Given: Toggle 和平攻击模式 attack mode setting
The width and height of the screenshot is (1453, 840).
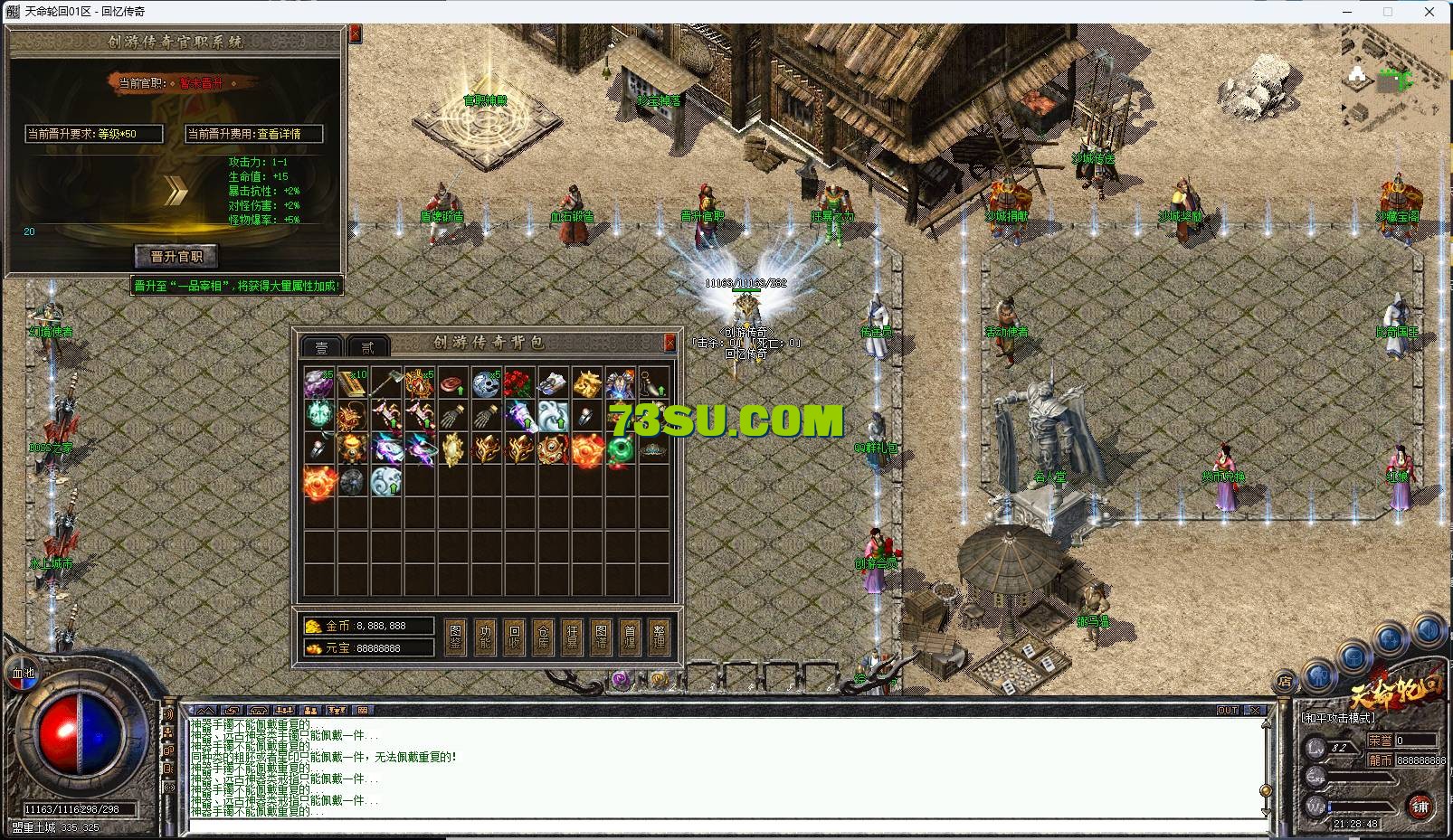Looking at the screenshot, I should tap(1338, 718).
